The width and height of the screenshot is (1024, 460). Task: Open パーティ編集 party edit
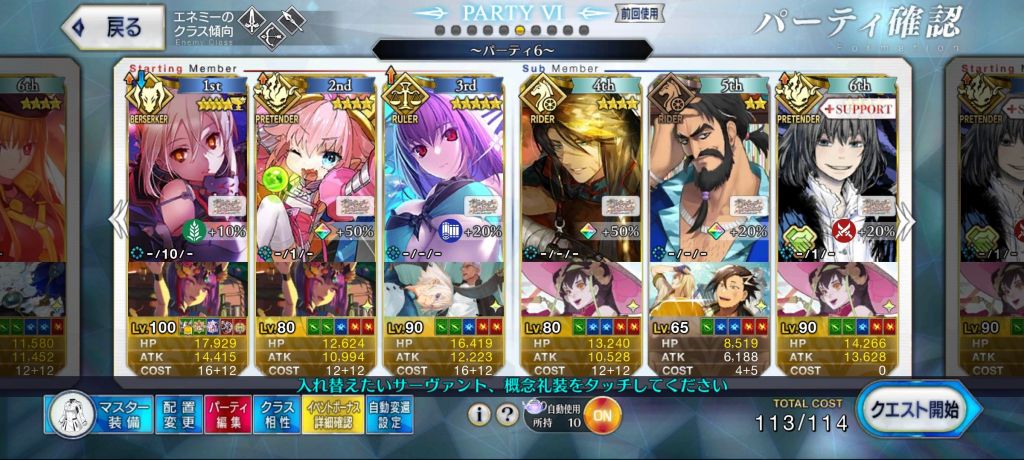229,415
